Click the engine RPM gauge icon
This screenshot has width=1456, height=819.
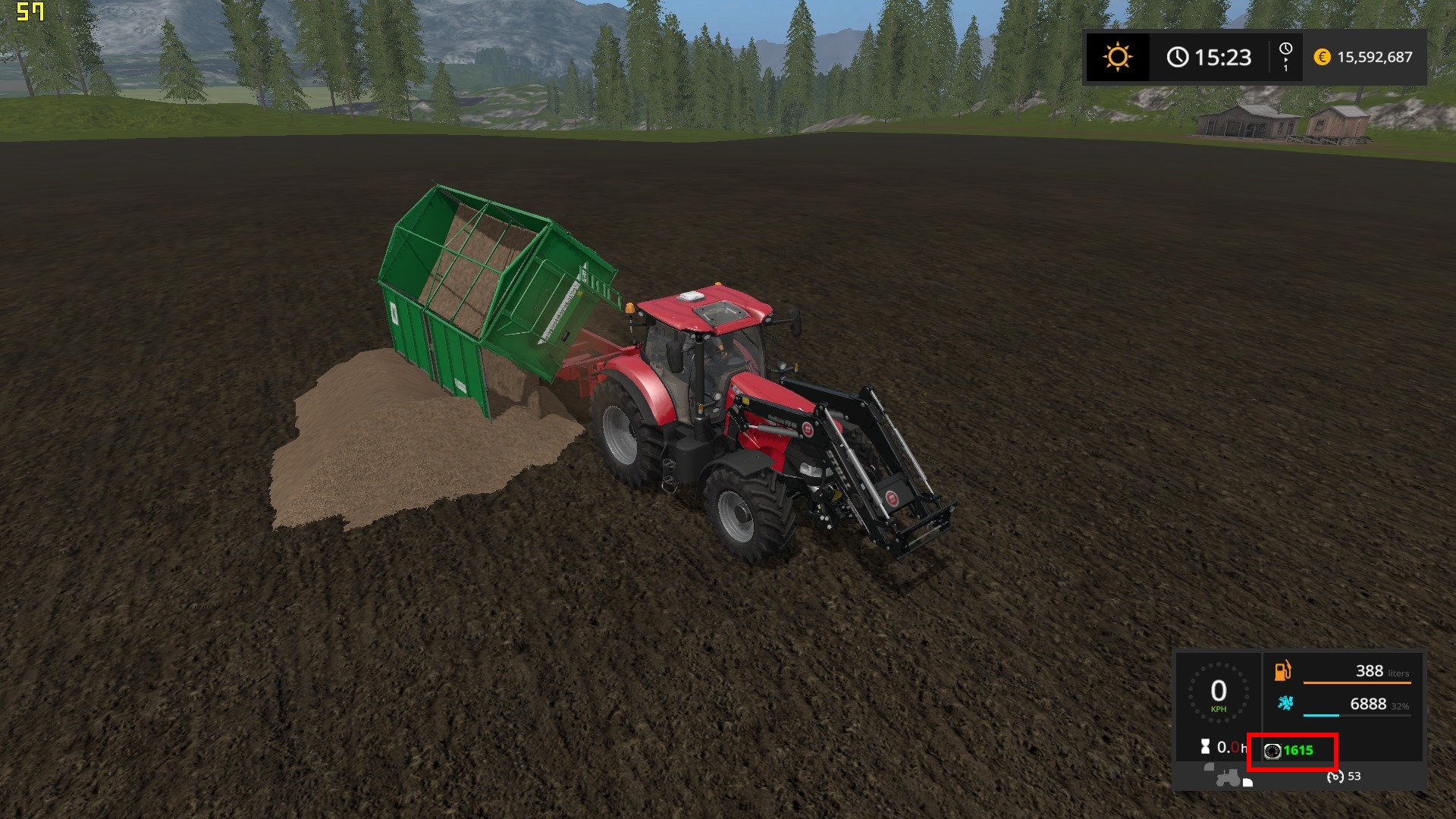[1272, 751]
